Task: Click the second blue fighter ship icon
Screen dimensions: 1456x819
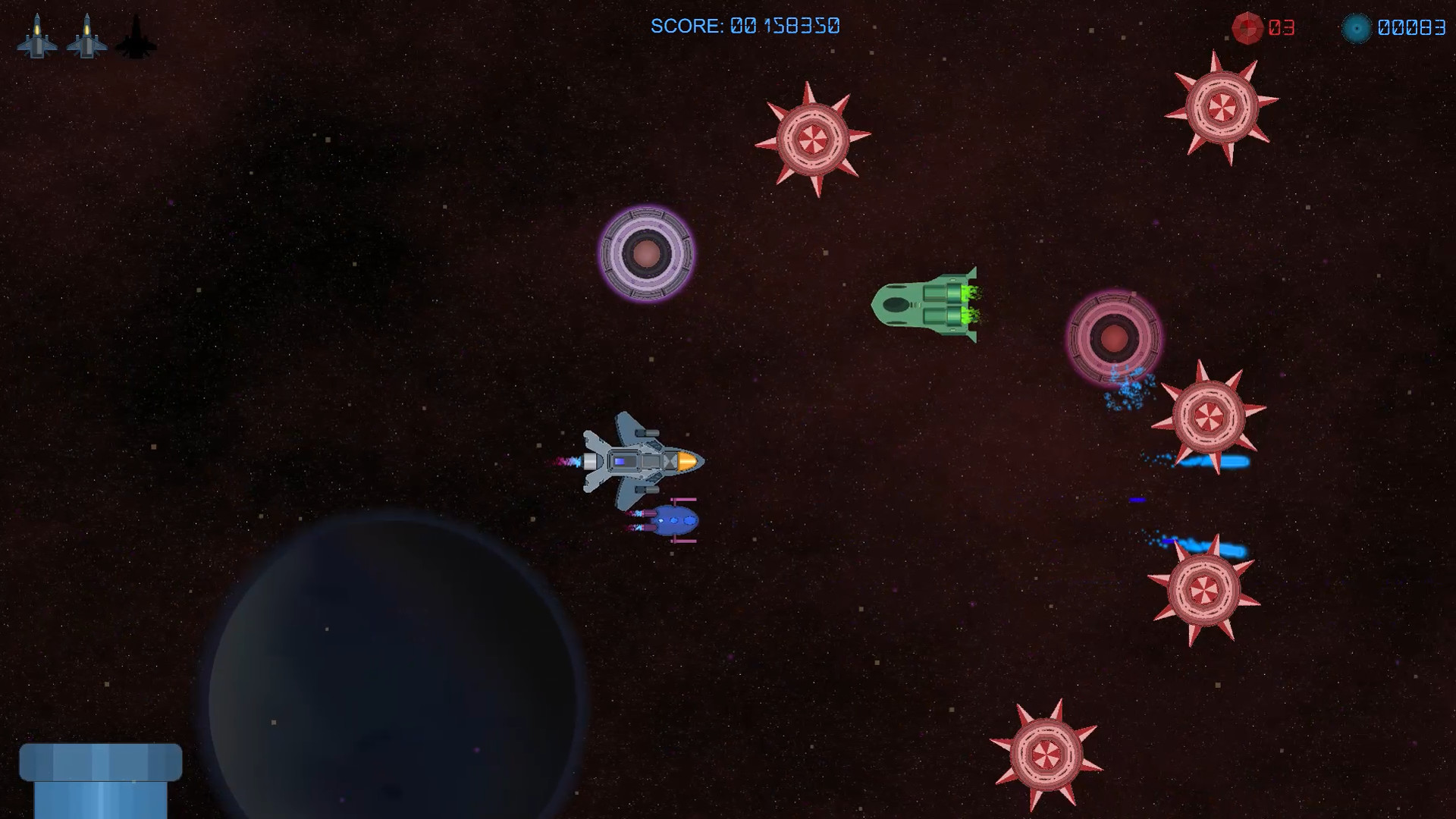Action: [x=87, y=36]
